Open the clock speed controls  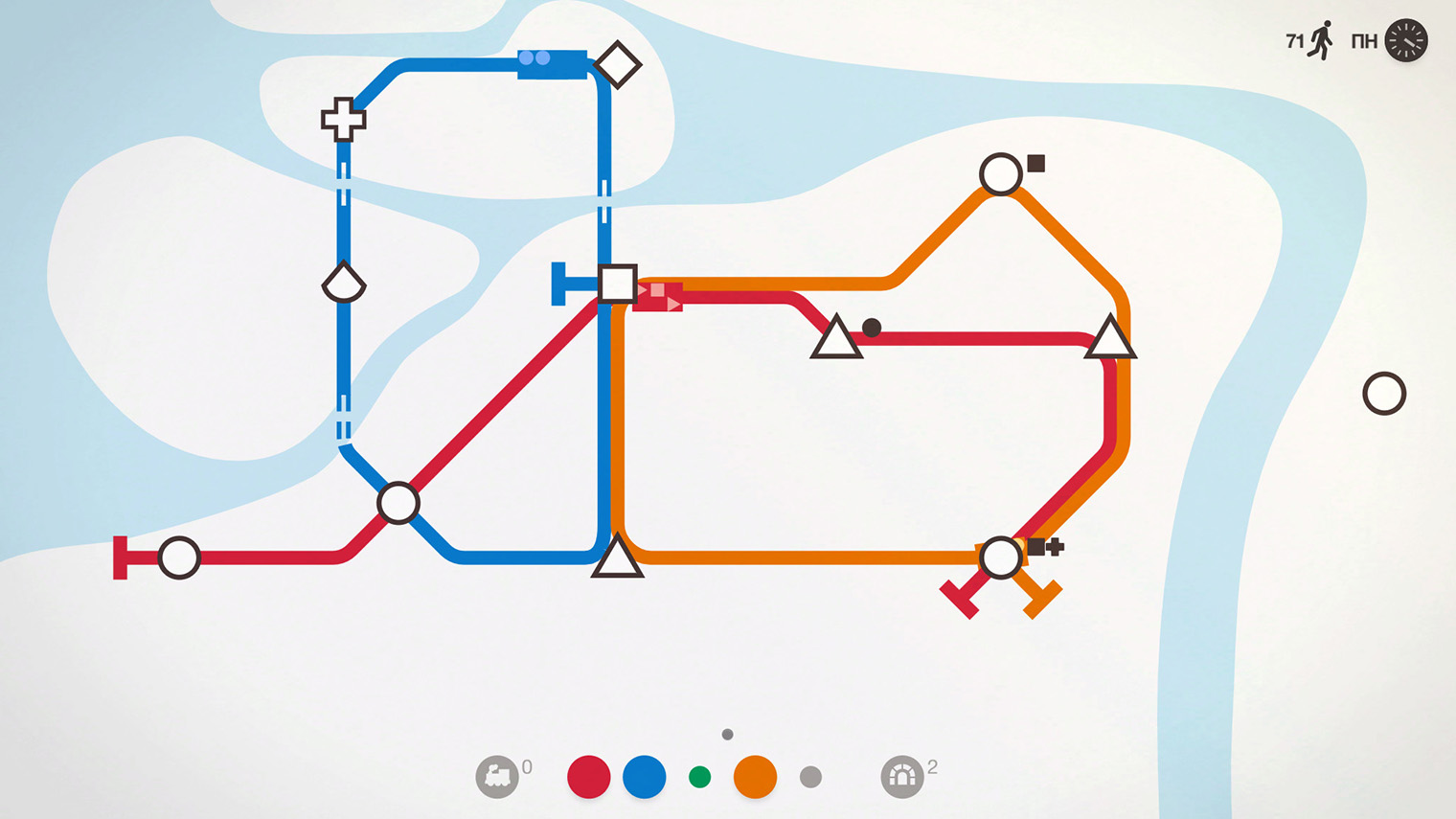[x=1405, y=41]
